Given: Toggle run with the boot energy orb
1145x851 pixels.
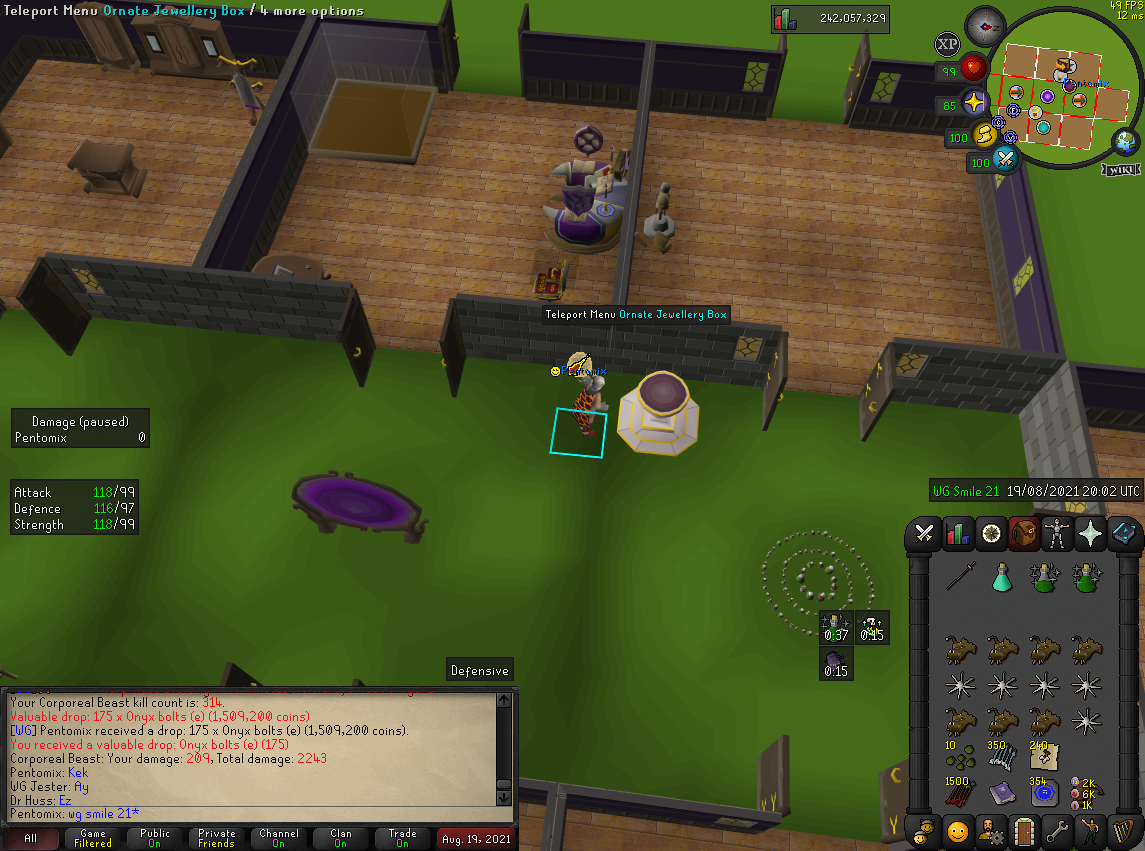Looking at the screenshot, I should coord(986,134).
